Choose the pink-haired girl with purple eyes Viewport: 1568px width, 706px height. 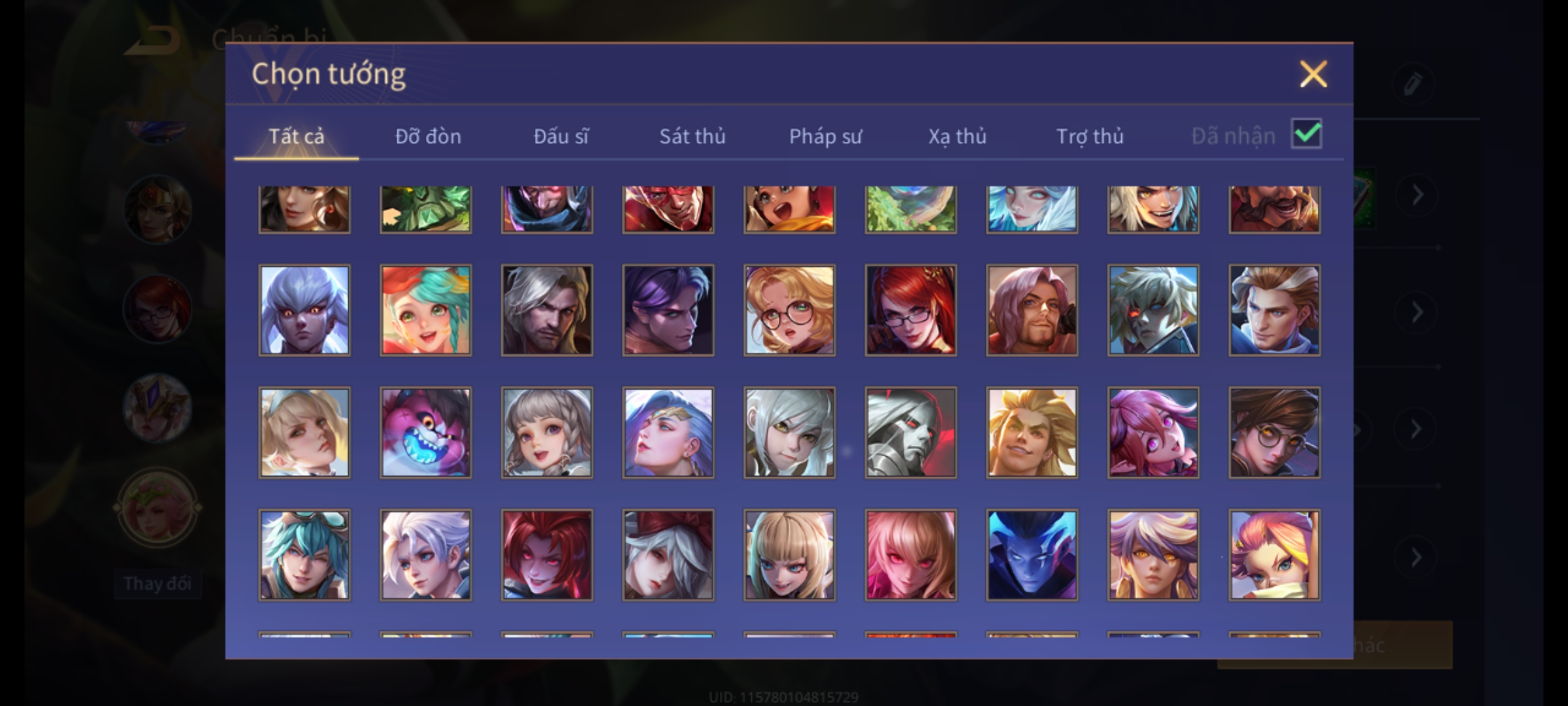point(1152,432)
